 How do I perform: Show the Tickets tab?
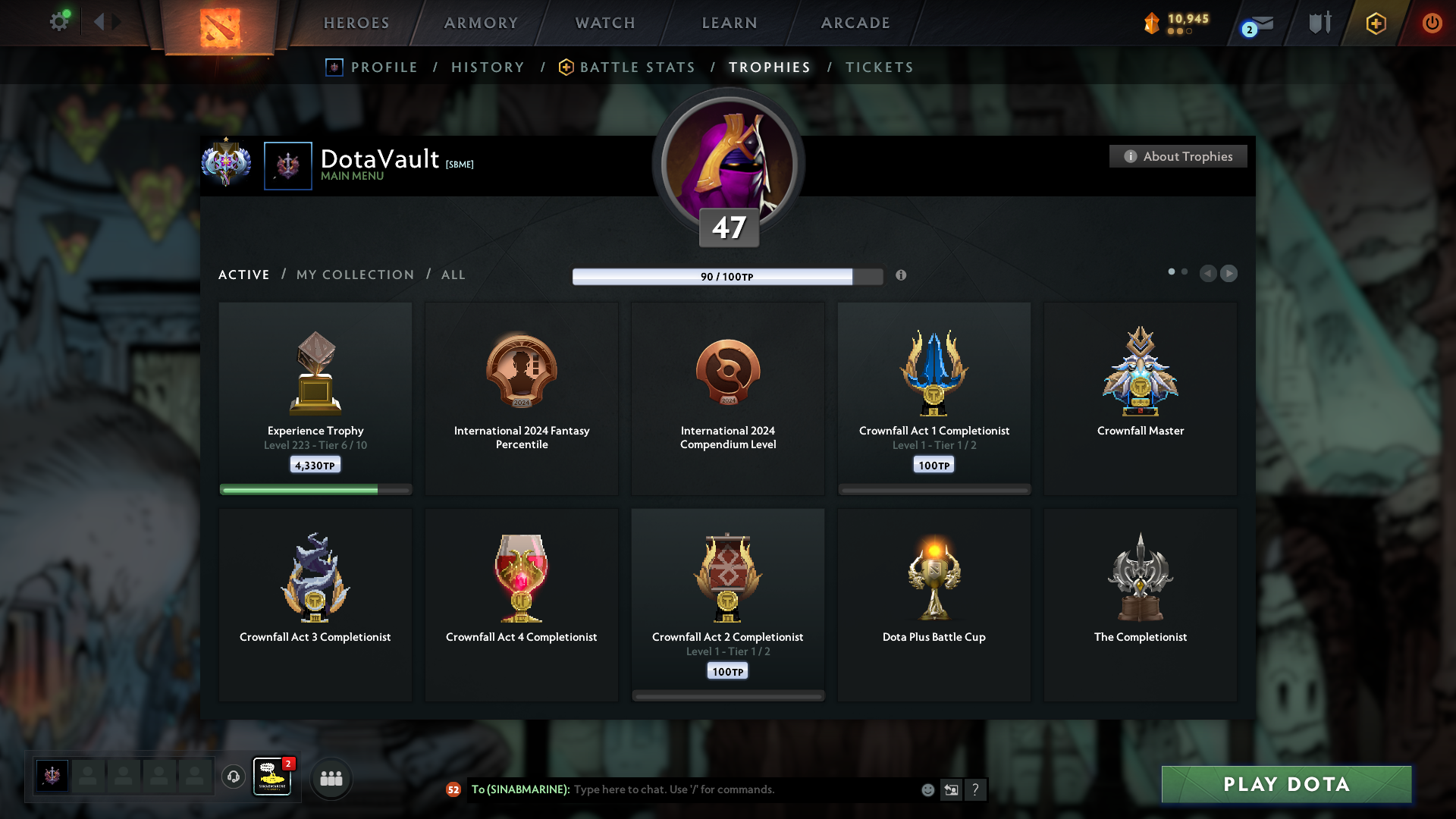(x=880, y=67)
